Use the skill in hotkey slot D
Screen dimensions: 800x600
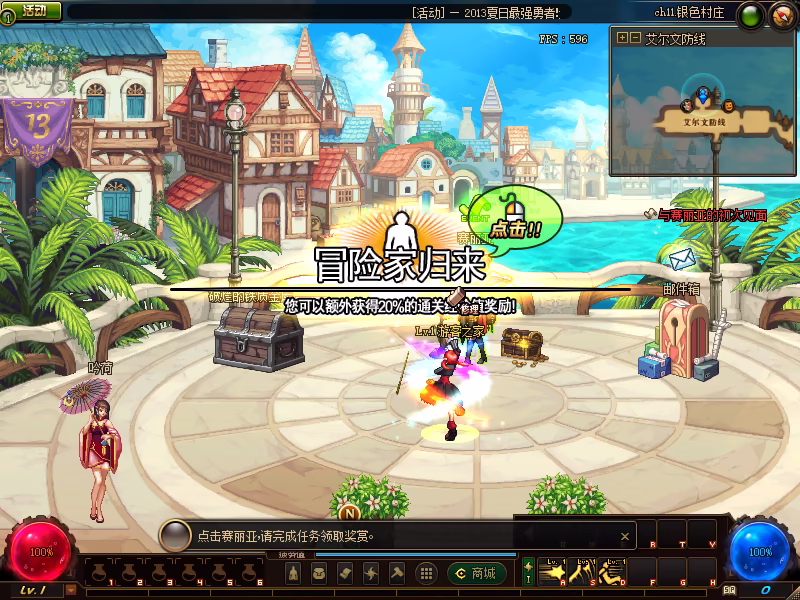[610, 573]
